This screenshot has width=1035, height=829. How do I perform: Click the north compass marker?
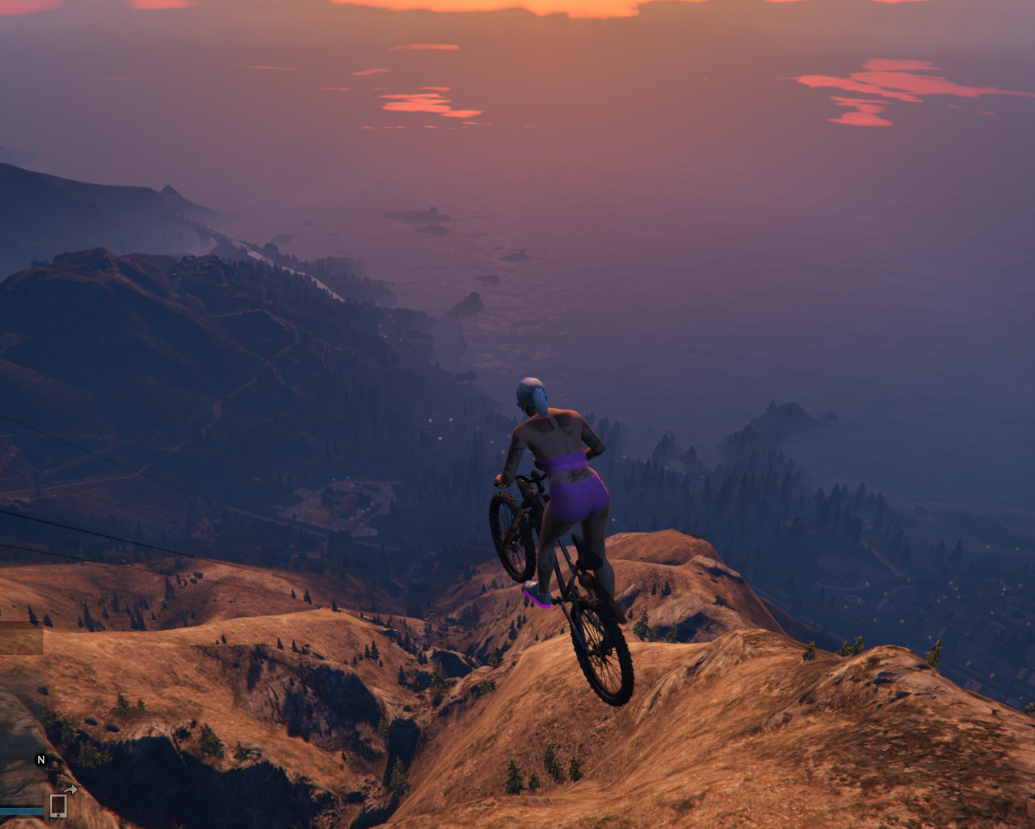pyautogui.click(x=42, y=760)
